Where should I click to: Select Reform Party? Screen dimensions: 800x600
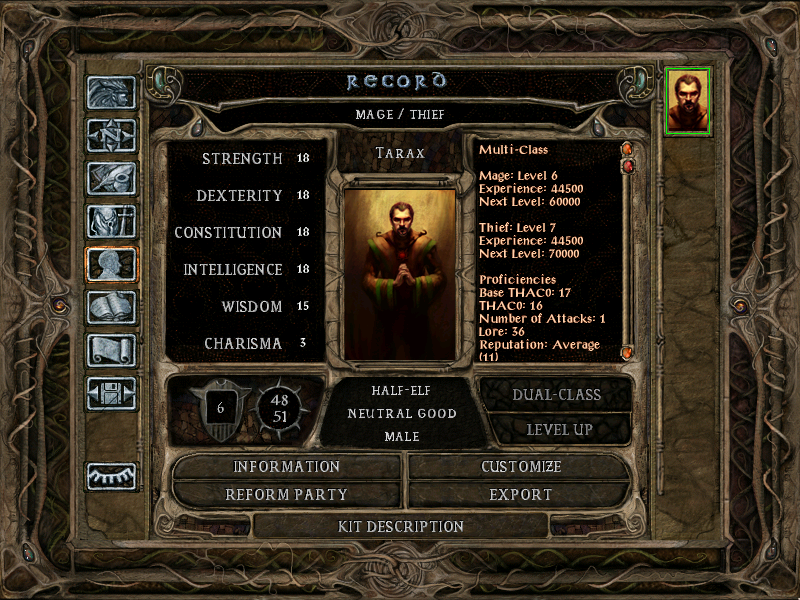[x=287, y=494]
